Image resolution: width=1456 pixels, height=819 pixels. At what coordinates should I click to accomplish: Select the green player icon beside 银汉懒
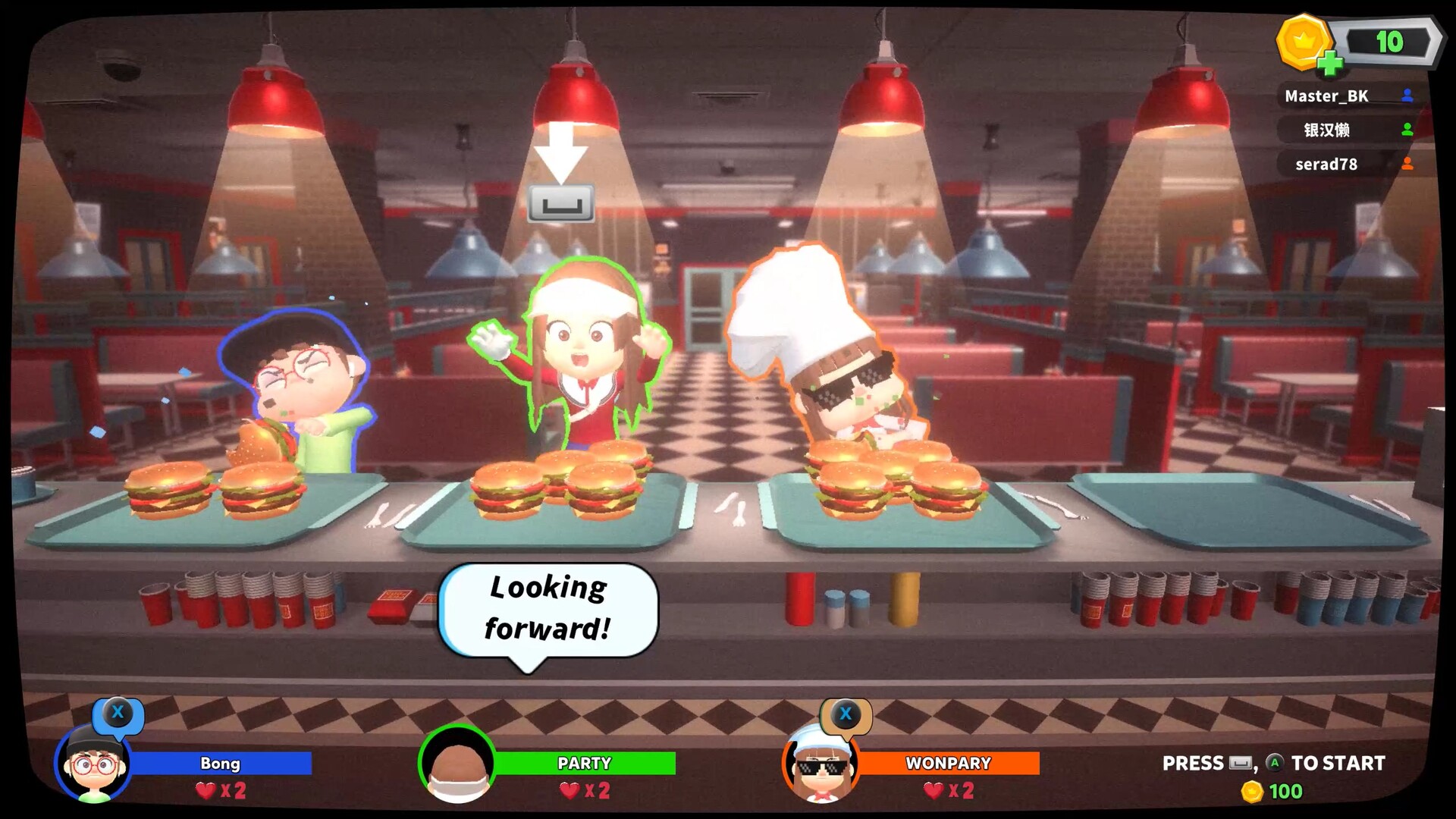(1407, 130)
